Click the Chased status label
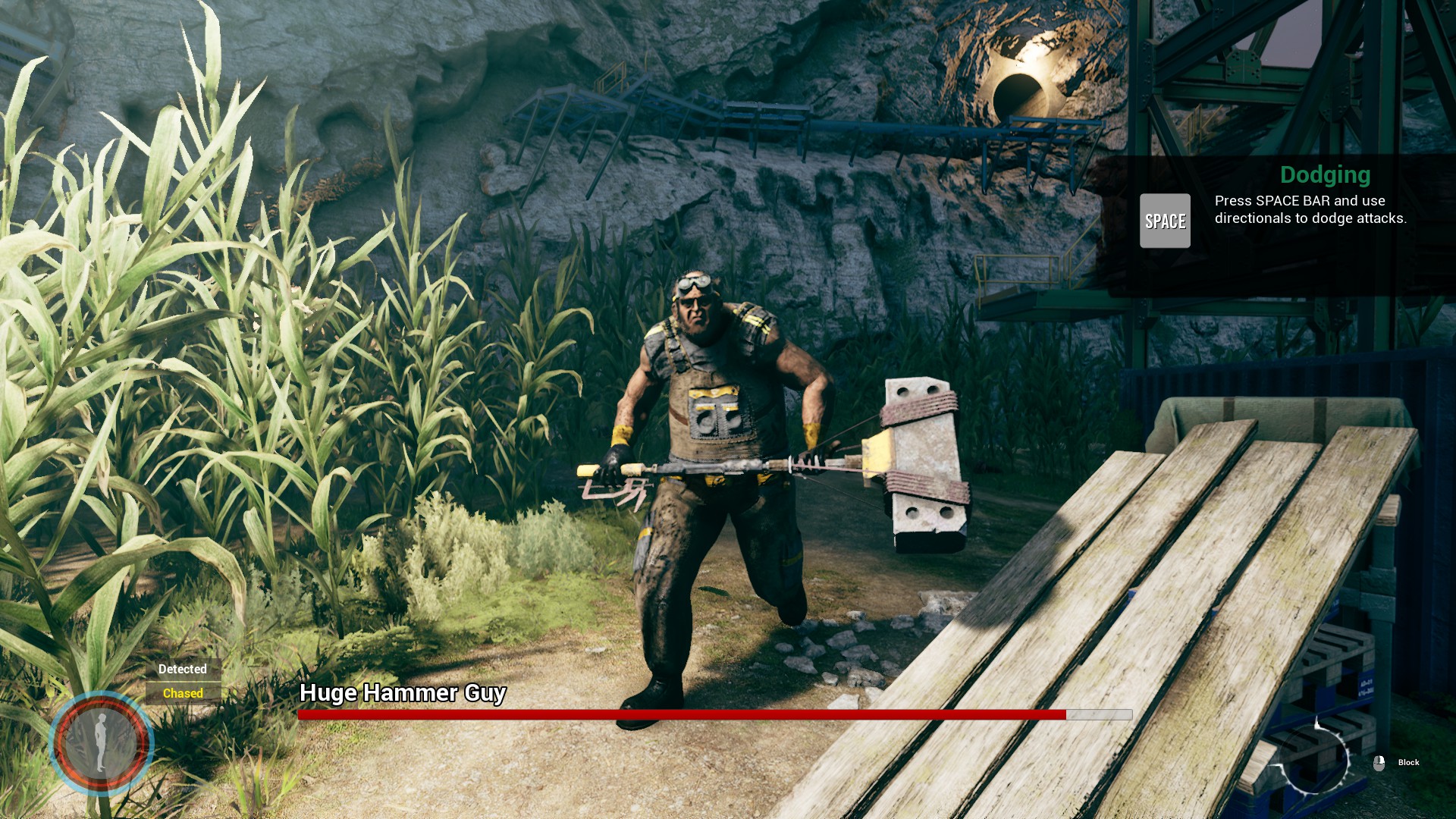The width and height of the screenshot is (1456, 819). click(183, 693)
